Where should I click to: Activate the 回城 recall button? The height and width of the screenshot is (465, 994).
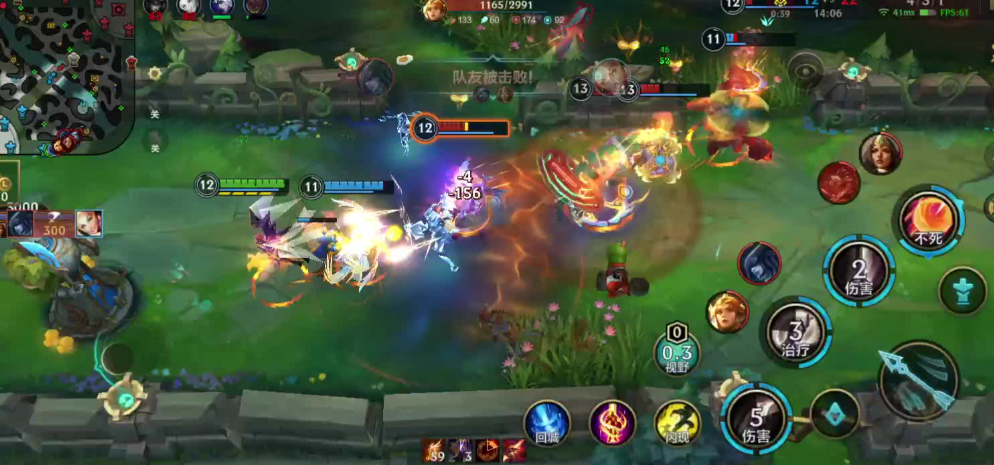[x=547, y=422]
